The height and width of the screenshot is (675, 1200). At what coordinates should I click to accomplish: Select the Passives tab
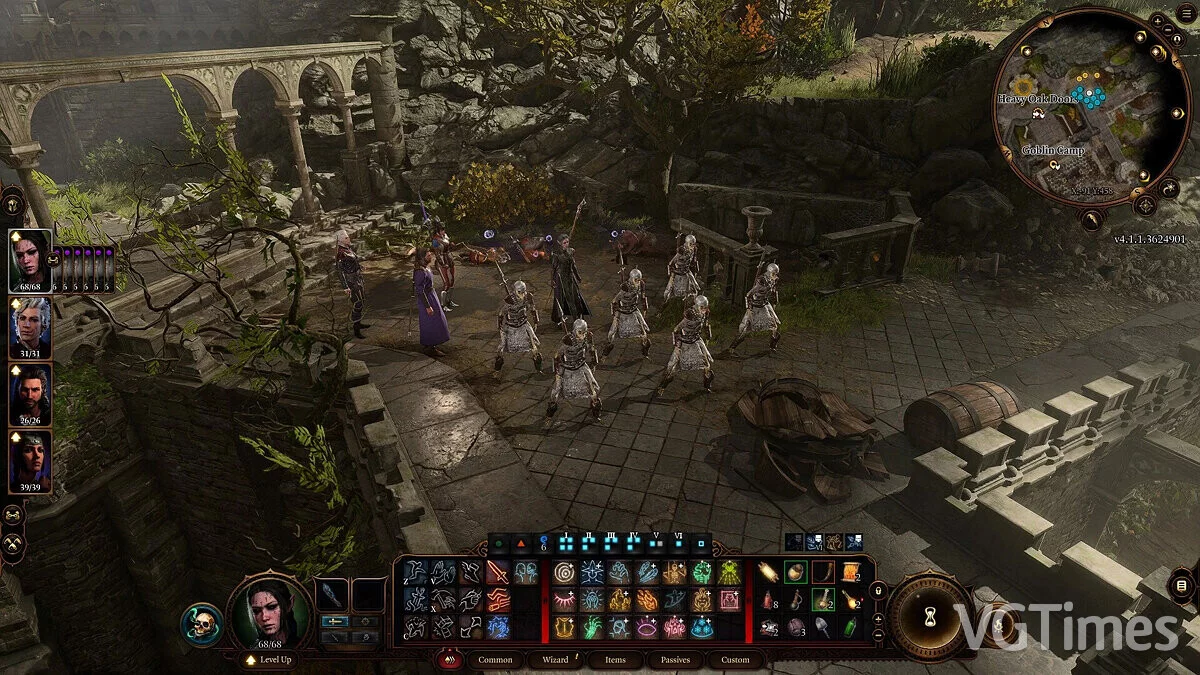click(676, 660)
